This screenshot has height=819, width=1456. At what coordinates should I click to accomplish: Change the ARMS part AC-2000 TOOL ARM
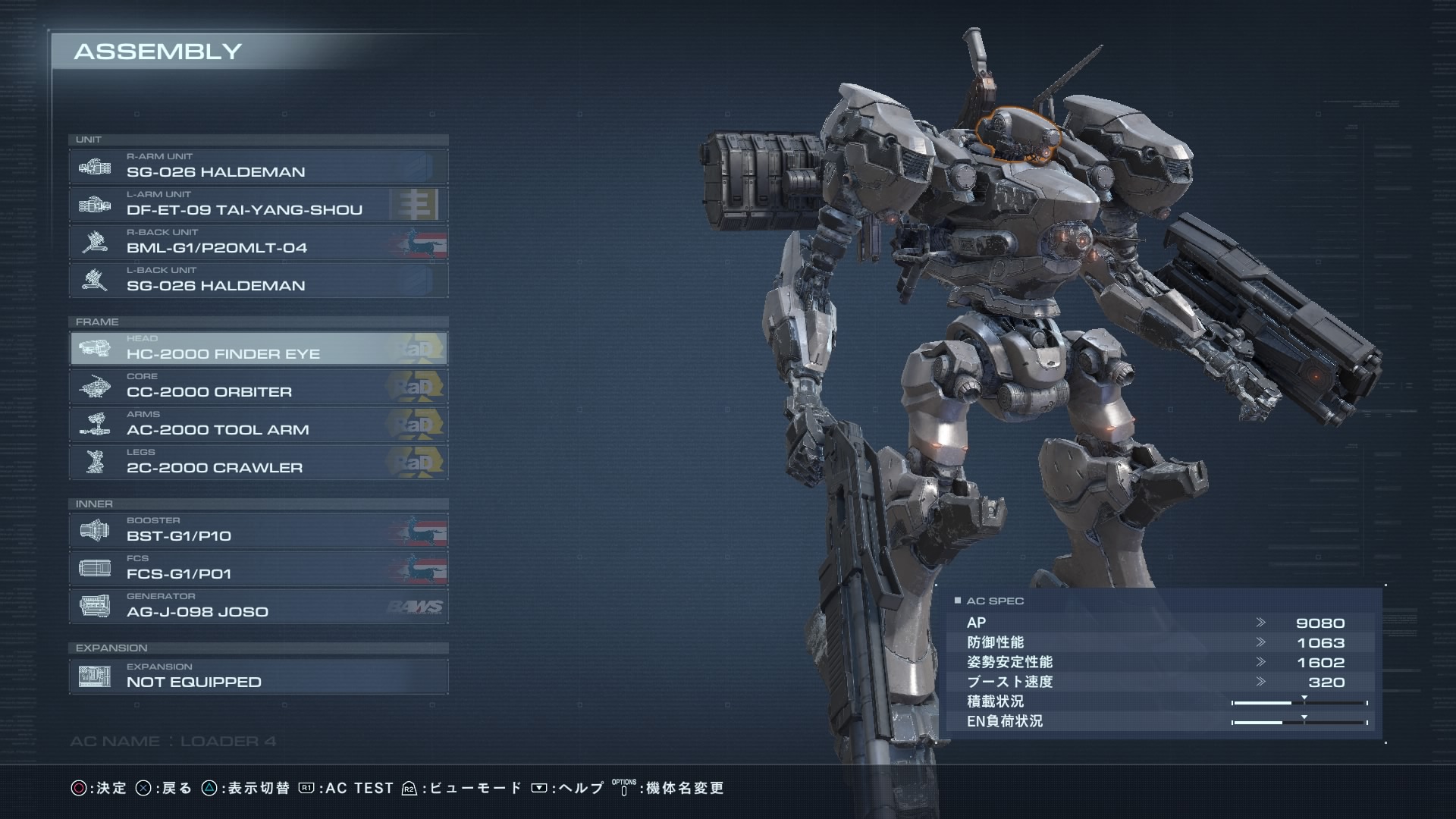pos(258,424)
